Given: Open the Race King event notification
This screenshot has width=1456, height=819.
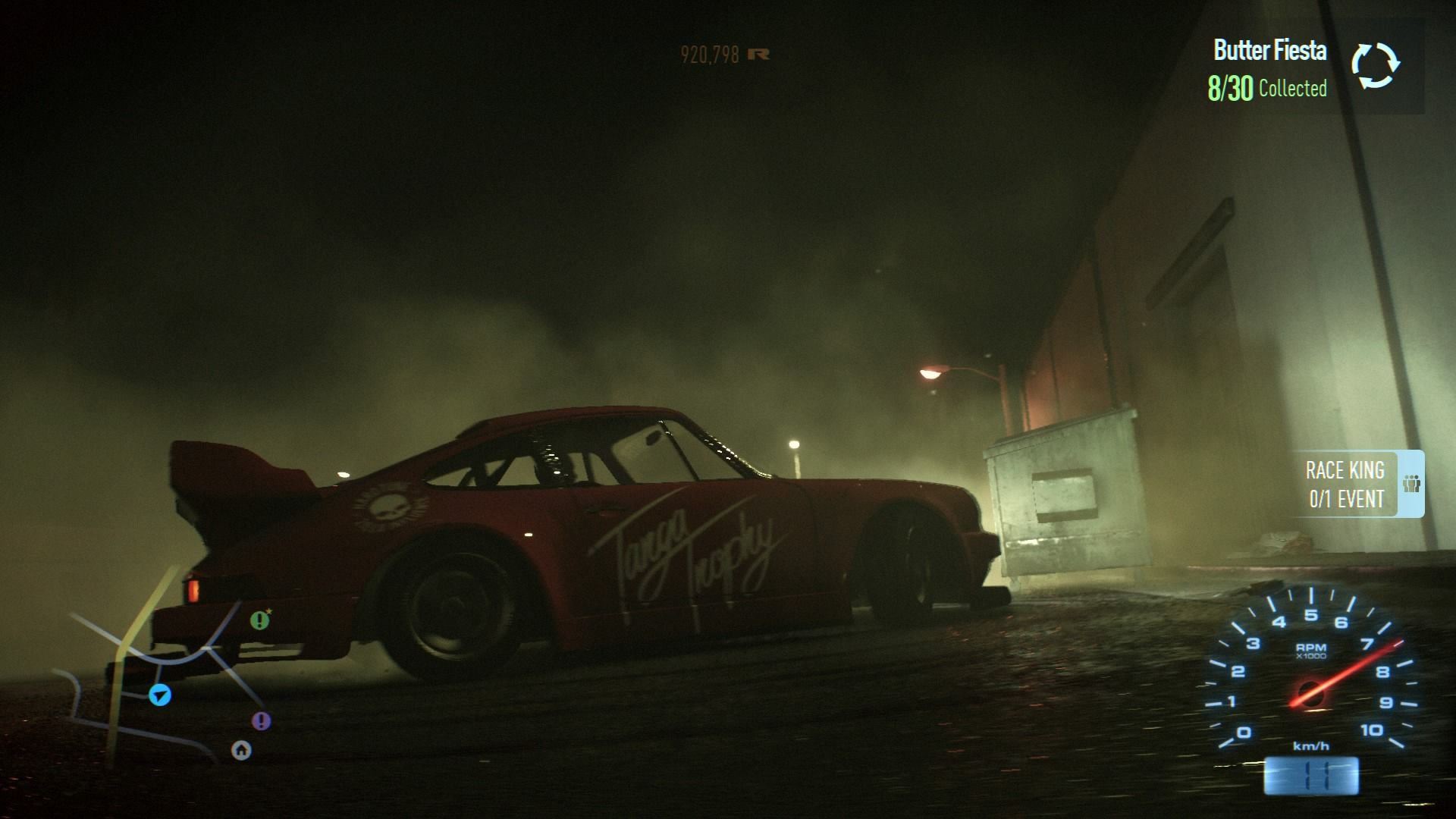Looking at the screenshot, I should tap(1345, 485).
